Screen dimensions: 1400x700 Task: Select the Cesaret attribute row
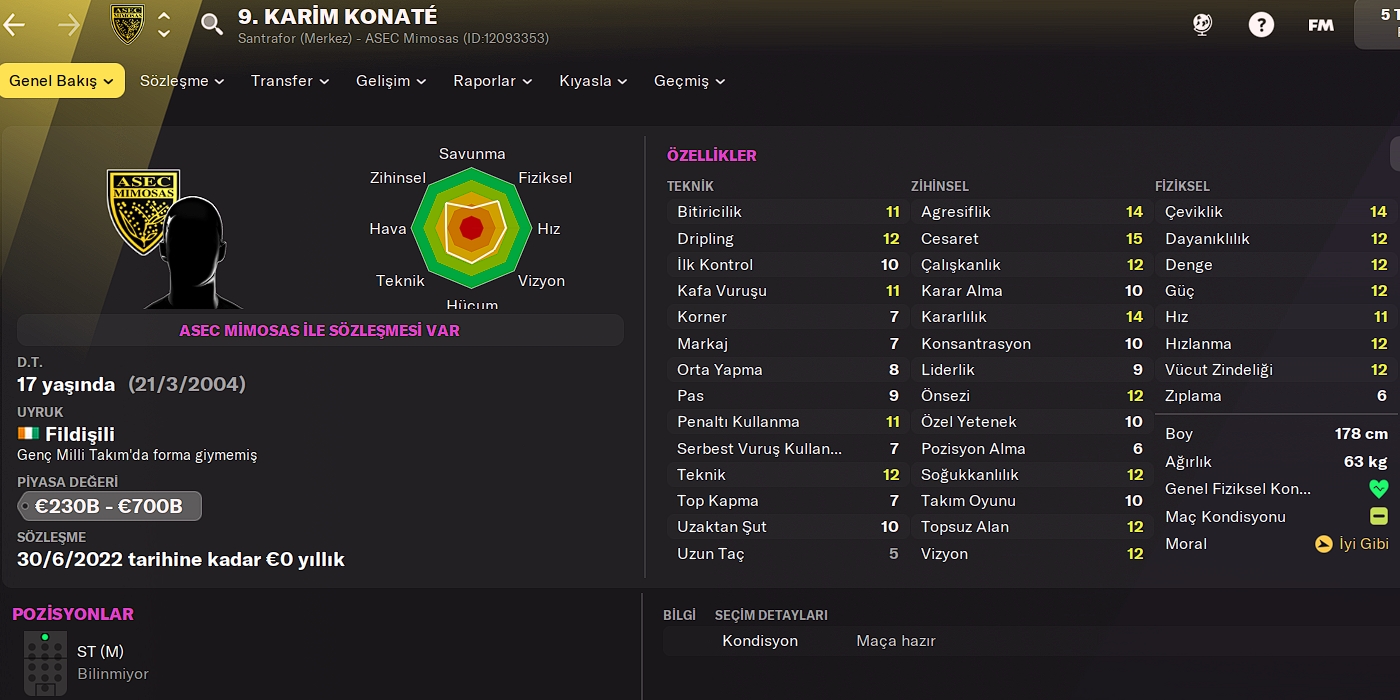tap(1030, 239)
